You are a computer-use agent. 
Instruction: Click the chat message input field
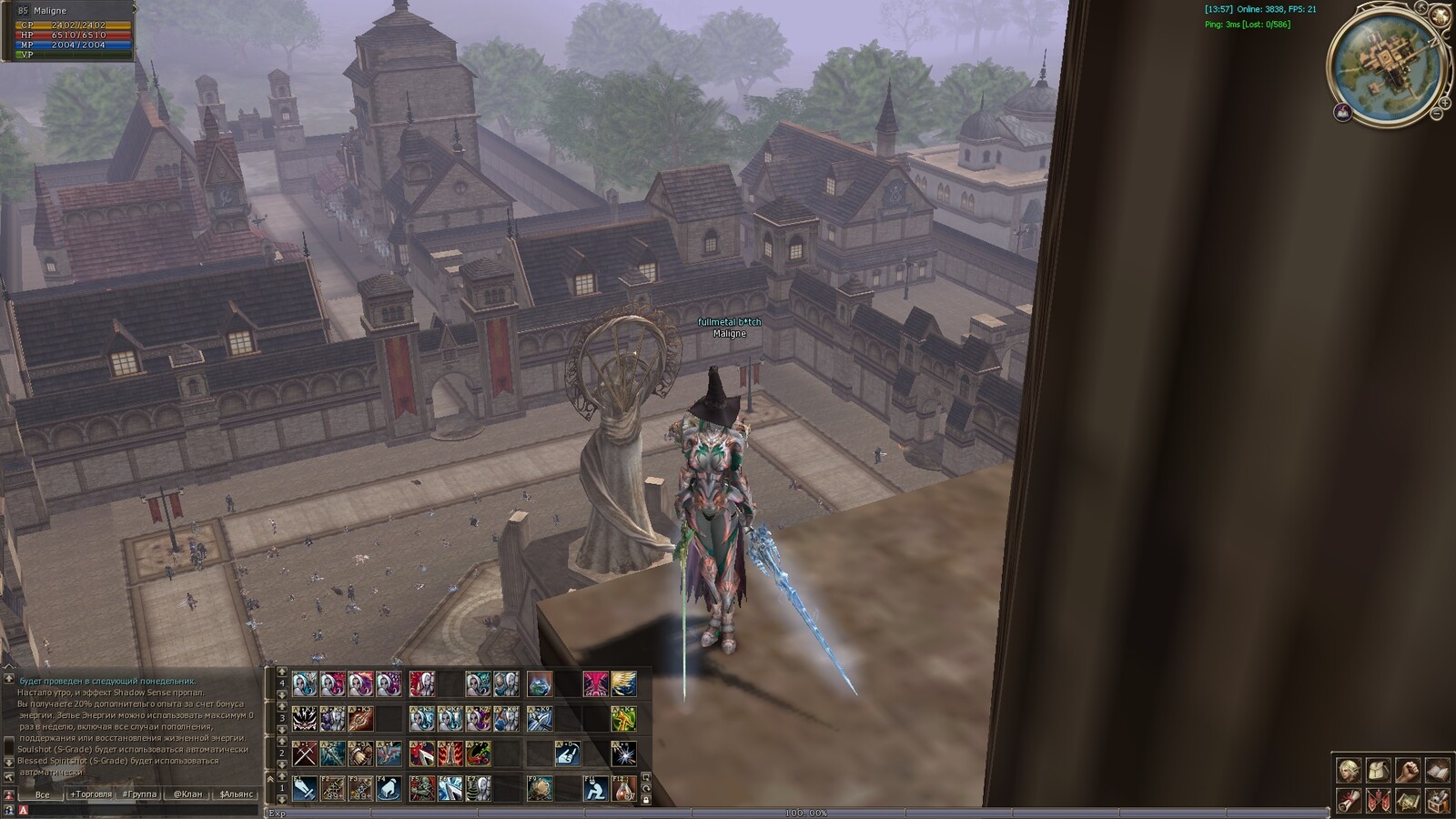click(x=136, y=810)
